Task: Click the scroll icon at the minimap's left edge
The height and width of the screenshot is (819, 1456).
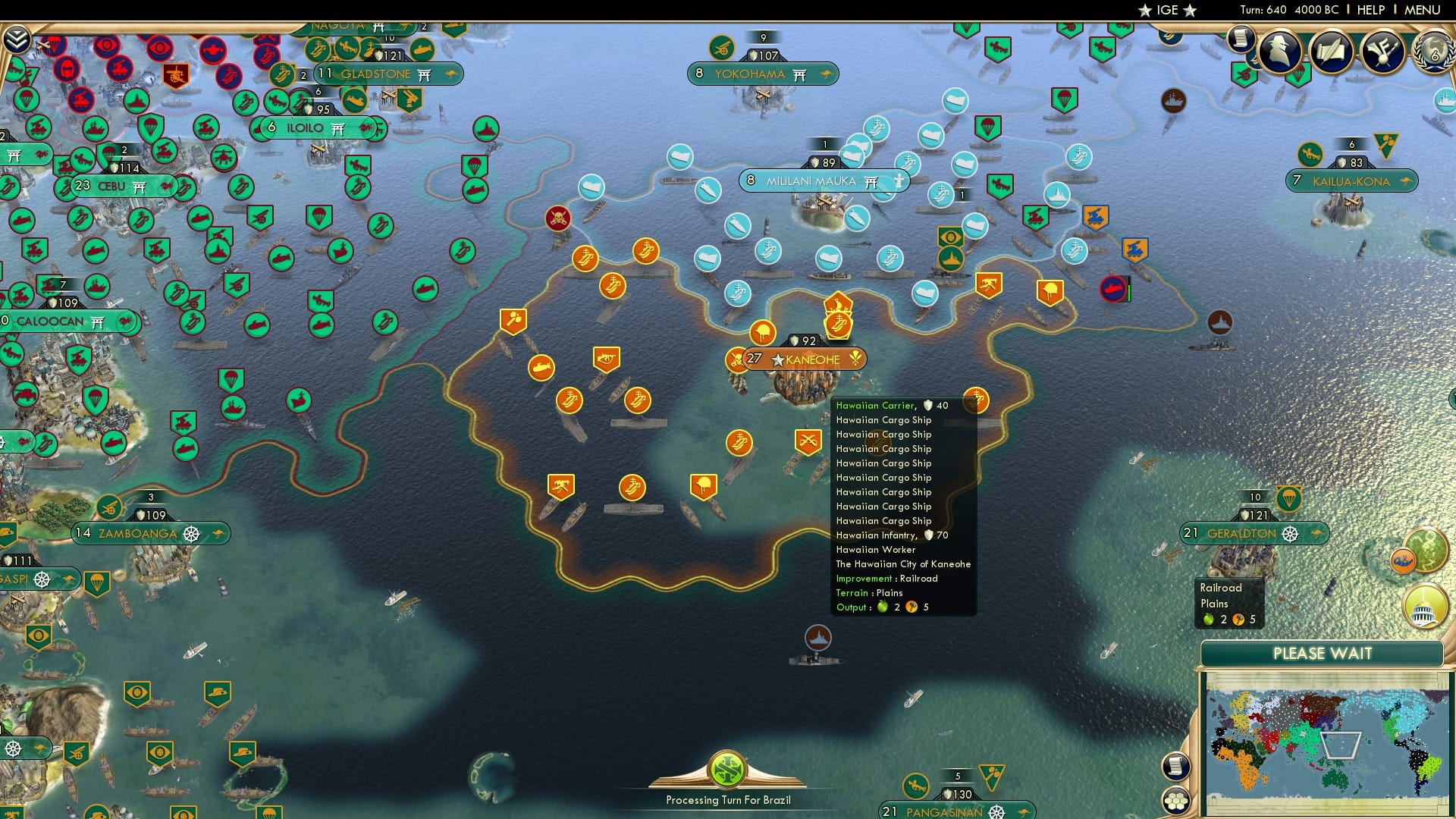Action: point(1178,767)
